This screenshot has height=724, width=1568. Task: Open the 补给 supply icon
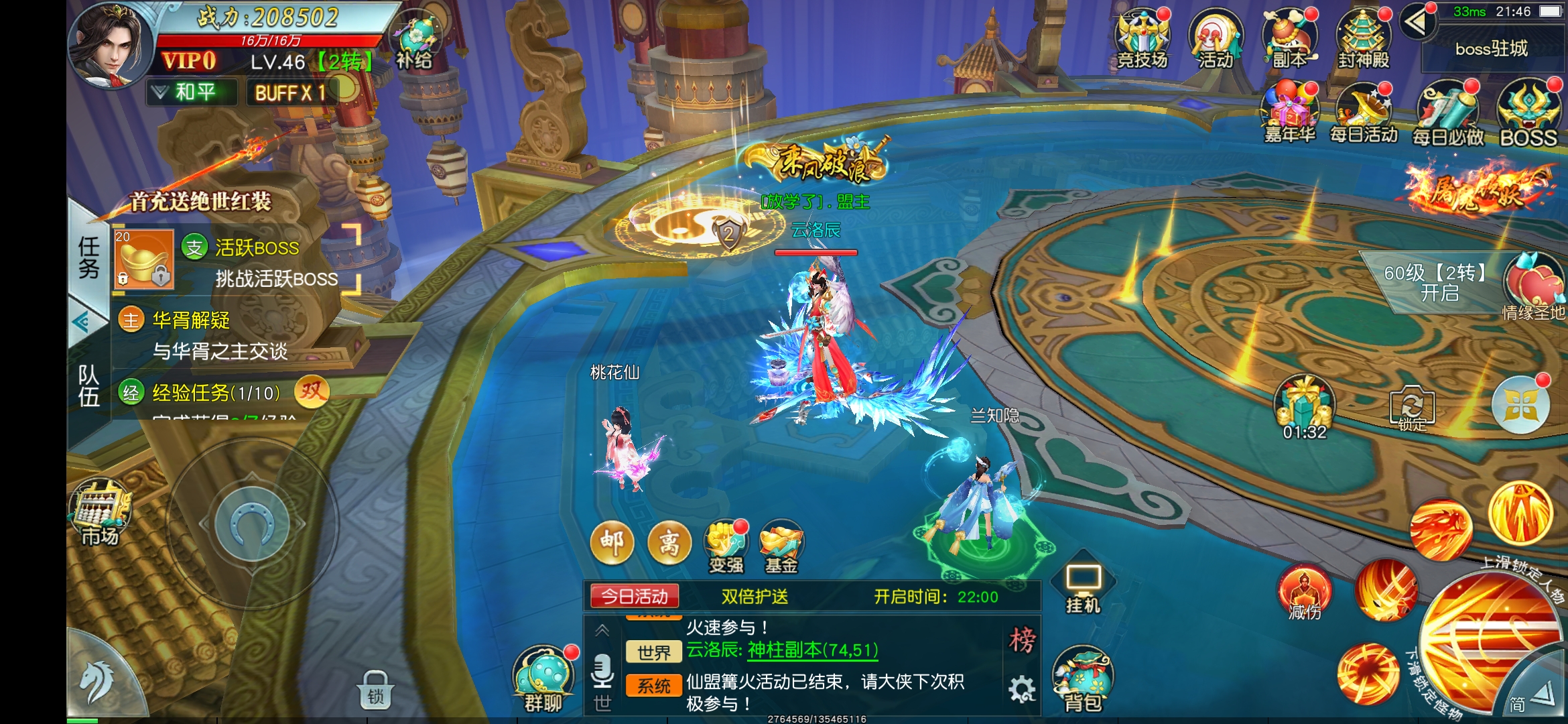(415, 42)
